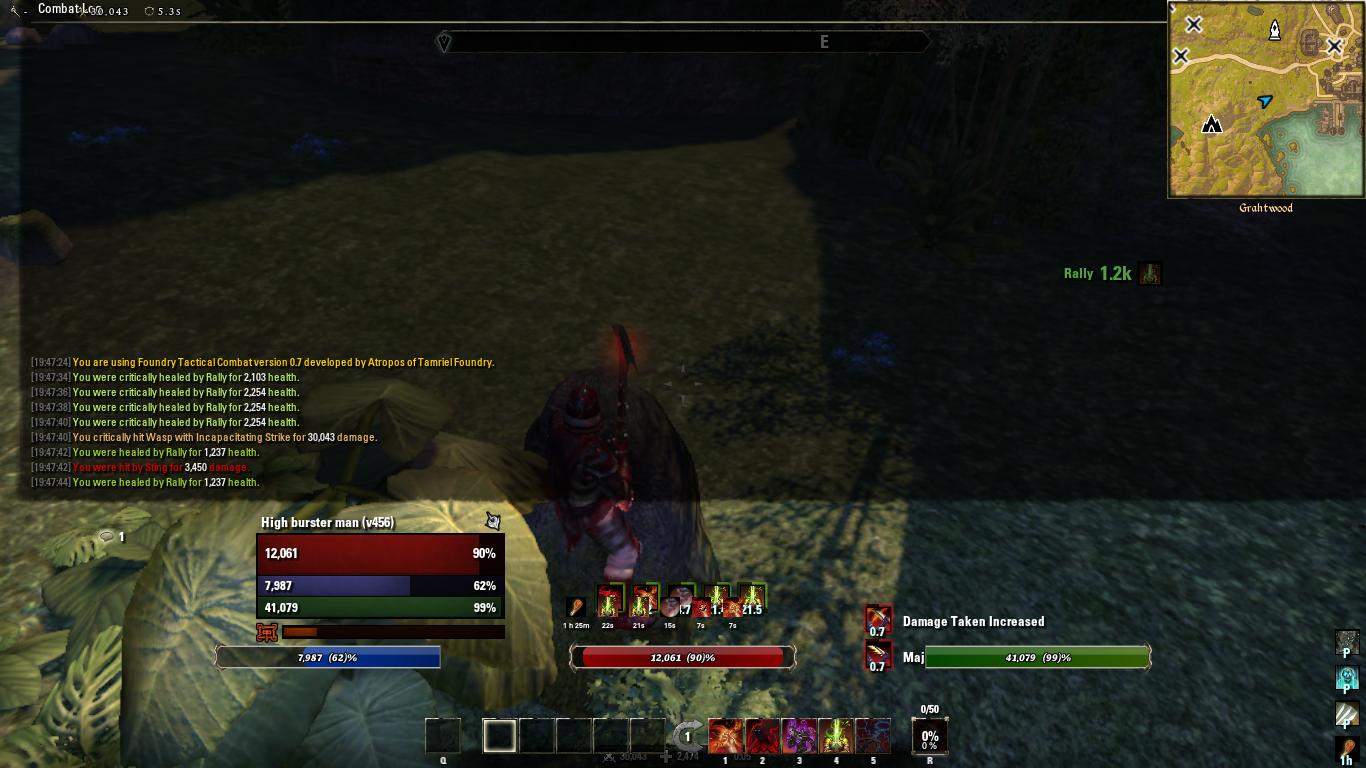The width and height of the screenshot is (1366, 768).
Task: Expand the E compass marker at top
Action: click(x=823, y=42)
